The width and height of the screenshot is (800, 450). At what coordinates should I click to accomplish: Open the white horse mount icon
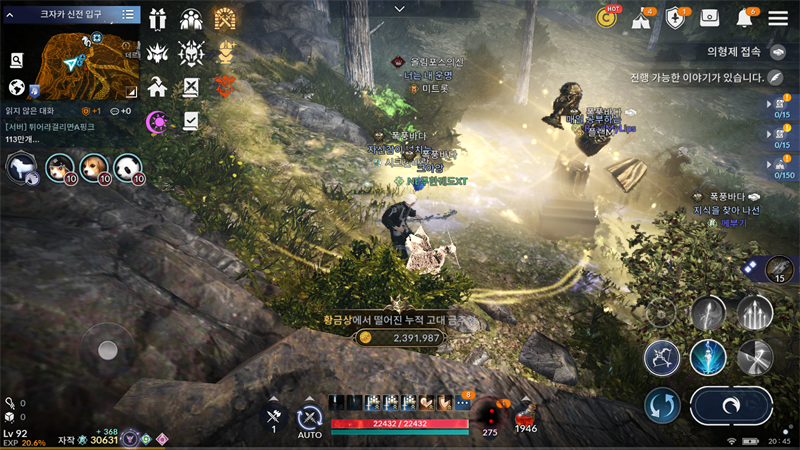click(x=20, y=168)
